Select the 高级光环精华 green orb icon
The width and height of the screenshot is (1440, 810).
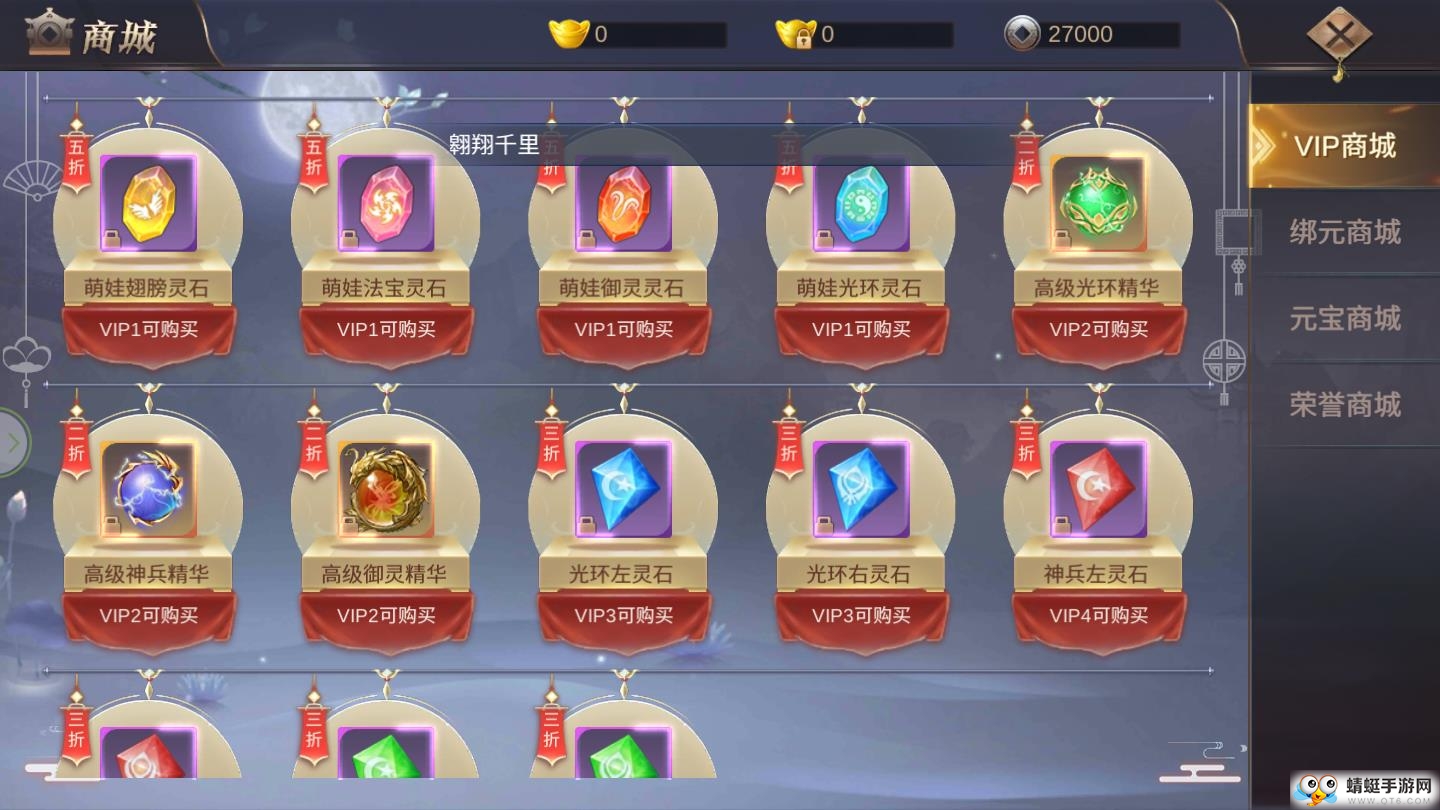(1098, 200)
